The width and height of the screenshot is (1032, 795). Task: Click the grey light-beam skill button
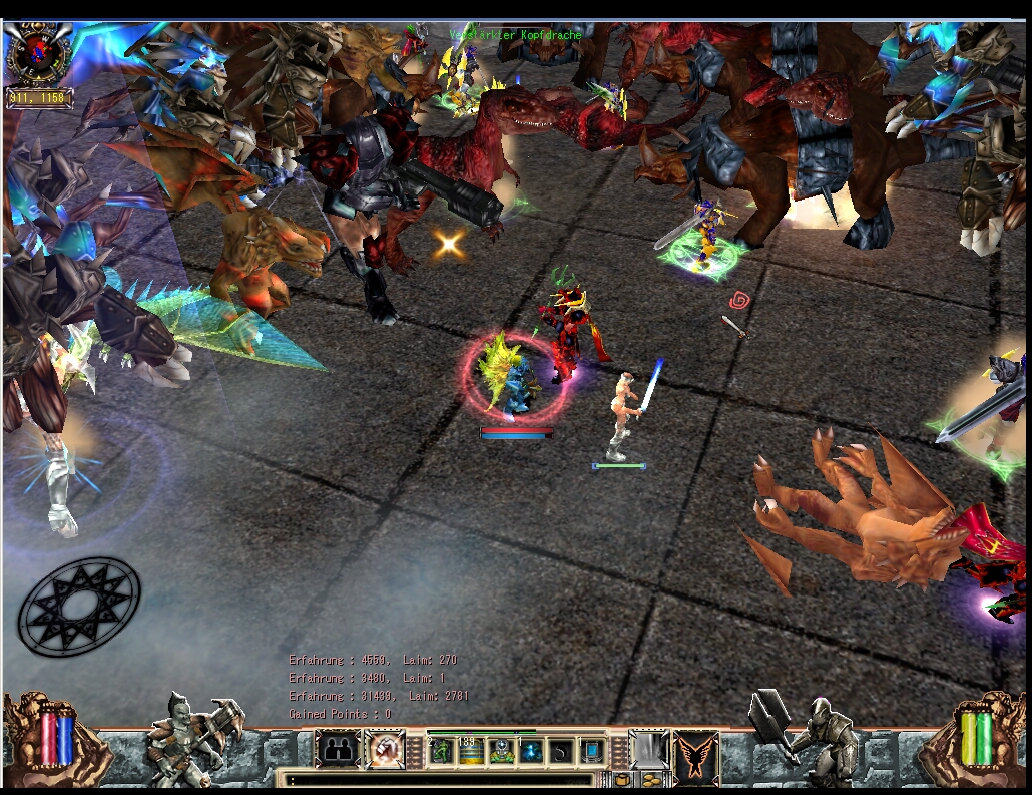tap(648, 750)
